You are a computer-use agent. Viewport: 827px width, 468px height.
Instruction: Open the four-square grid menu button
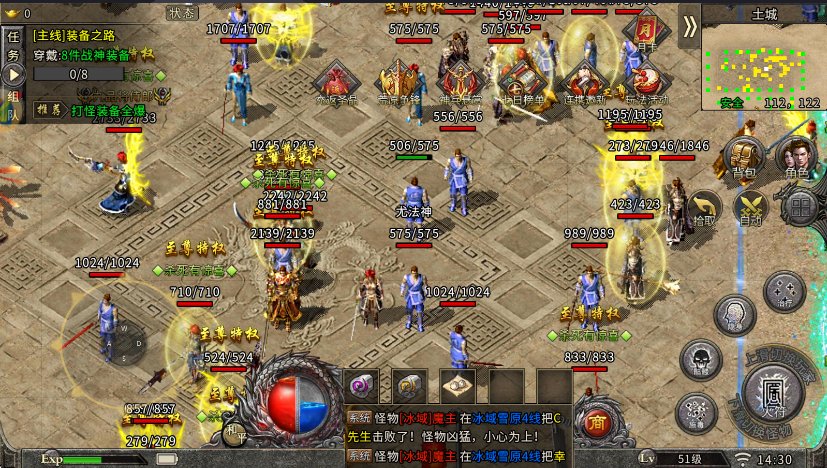click(x=799, y=207)
